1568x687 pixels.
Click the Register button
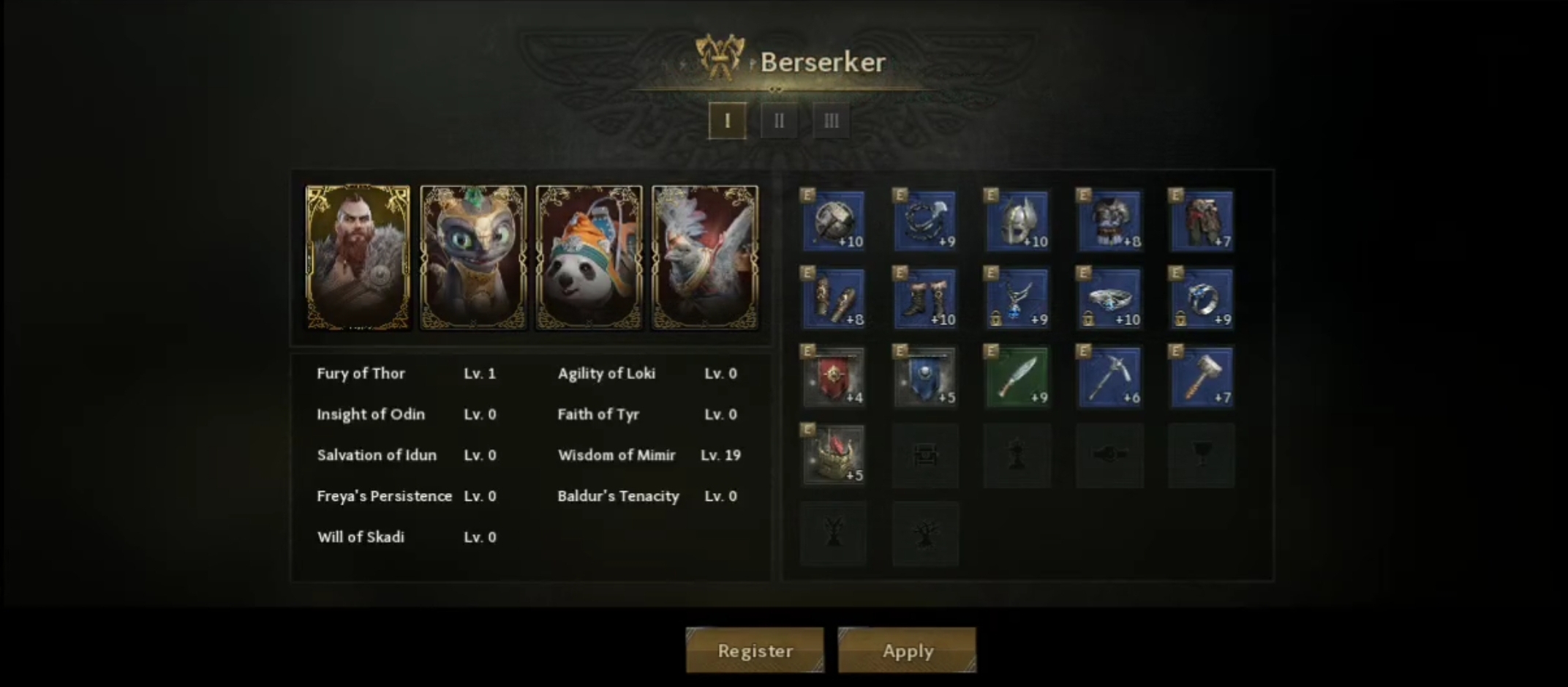tap(755, 650)
